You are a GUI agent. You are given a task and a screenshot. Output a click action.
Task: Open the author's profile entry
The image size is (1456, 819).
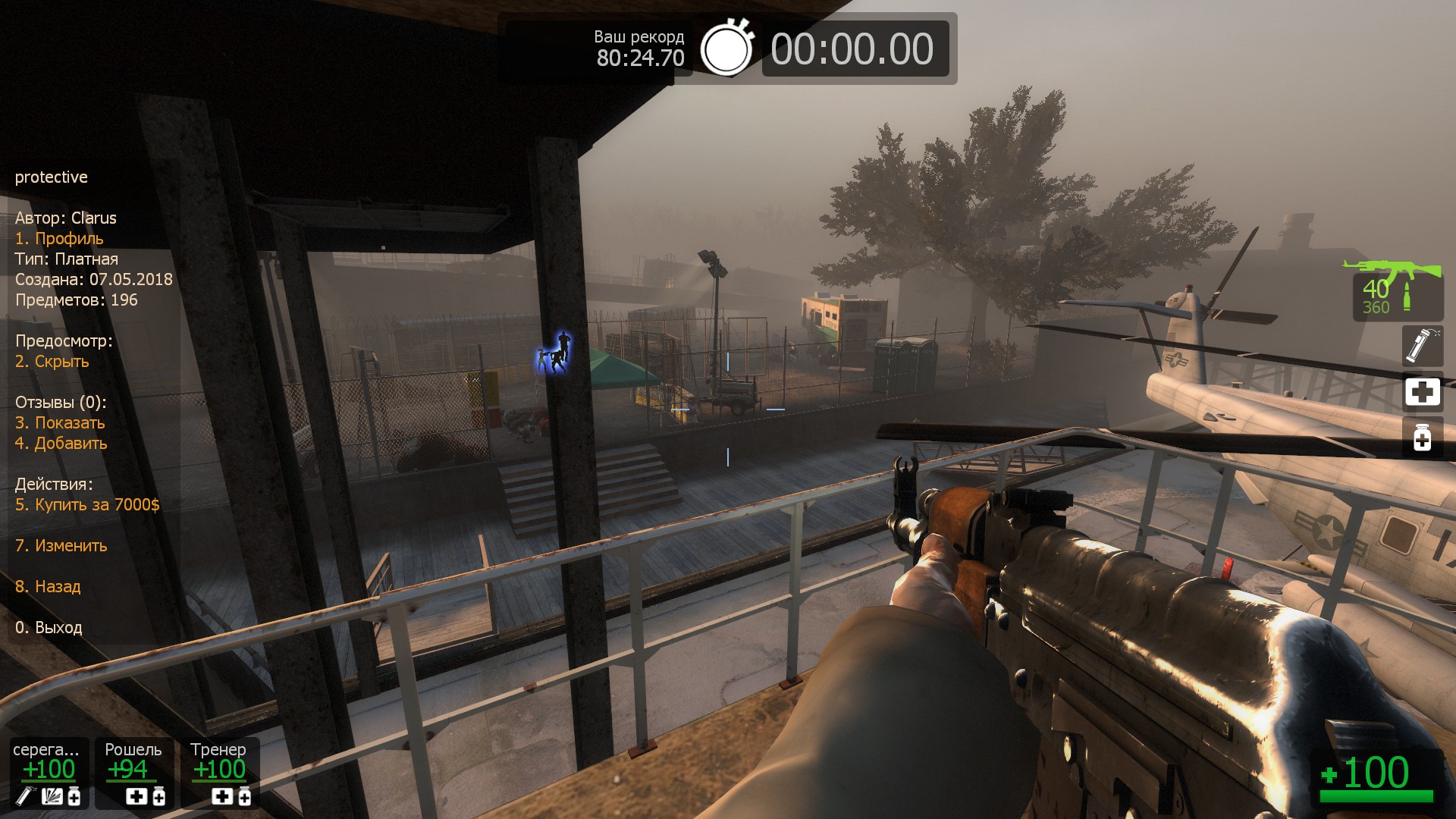click(59, 239)
